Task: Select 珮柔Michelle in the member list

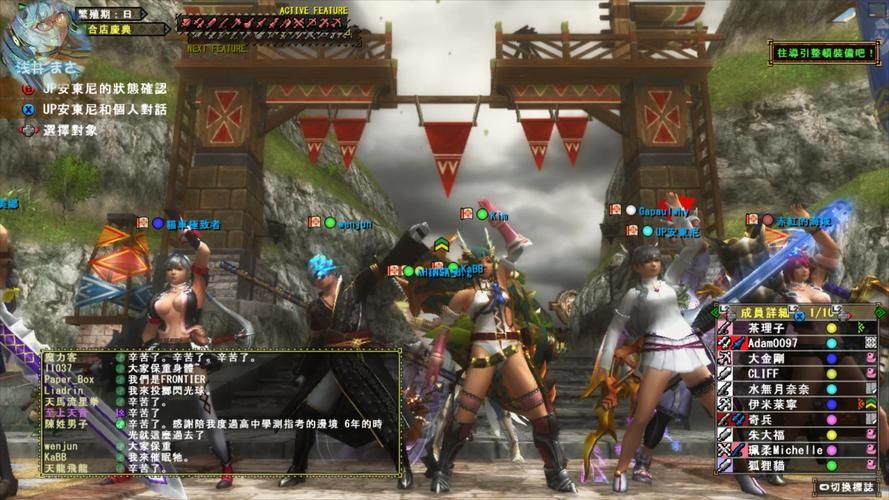Action: [780, 450]
